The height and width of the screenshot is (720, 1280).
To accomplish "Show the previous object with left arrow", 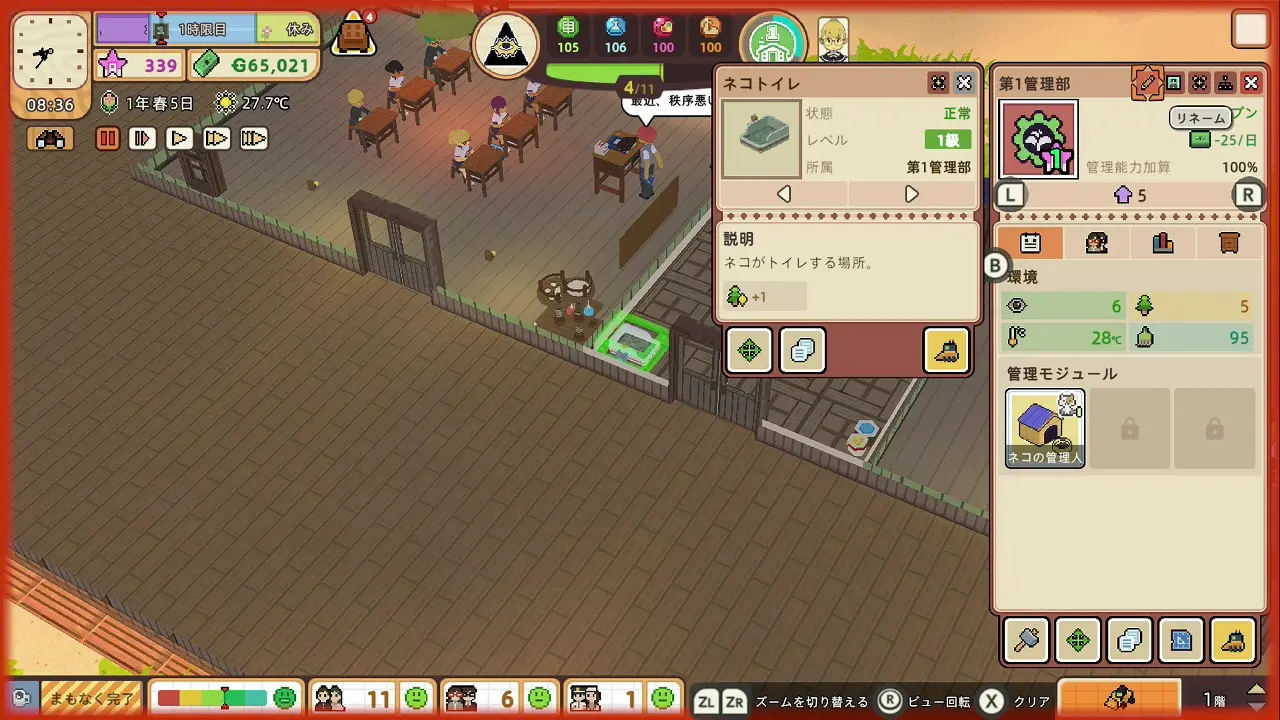I will [x=784, y=194].
